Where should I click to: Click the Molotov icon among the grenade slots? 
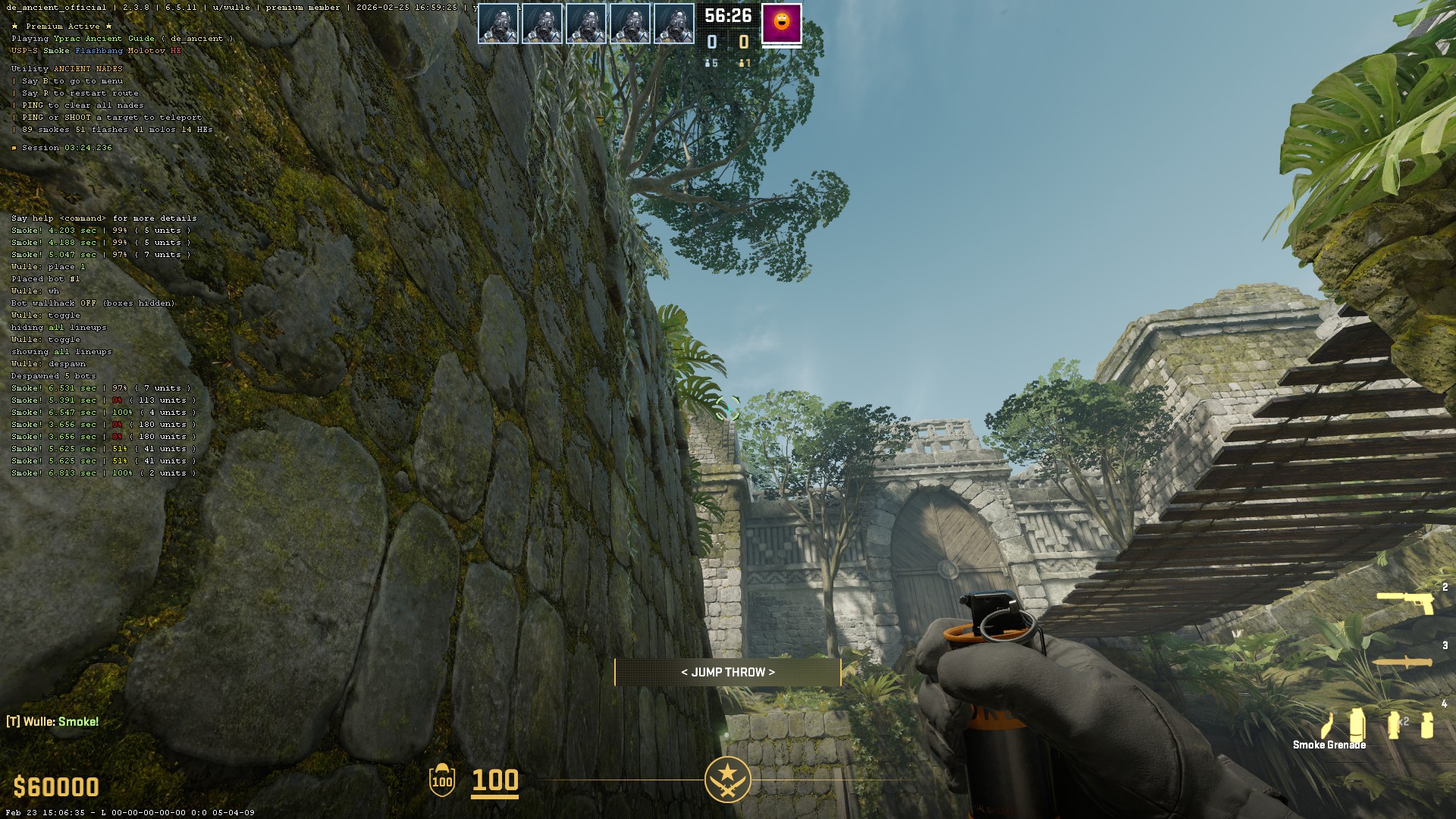click(1327, 726)
